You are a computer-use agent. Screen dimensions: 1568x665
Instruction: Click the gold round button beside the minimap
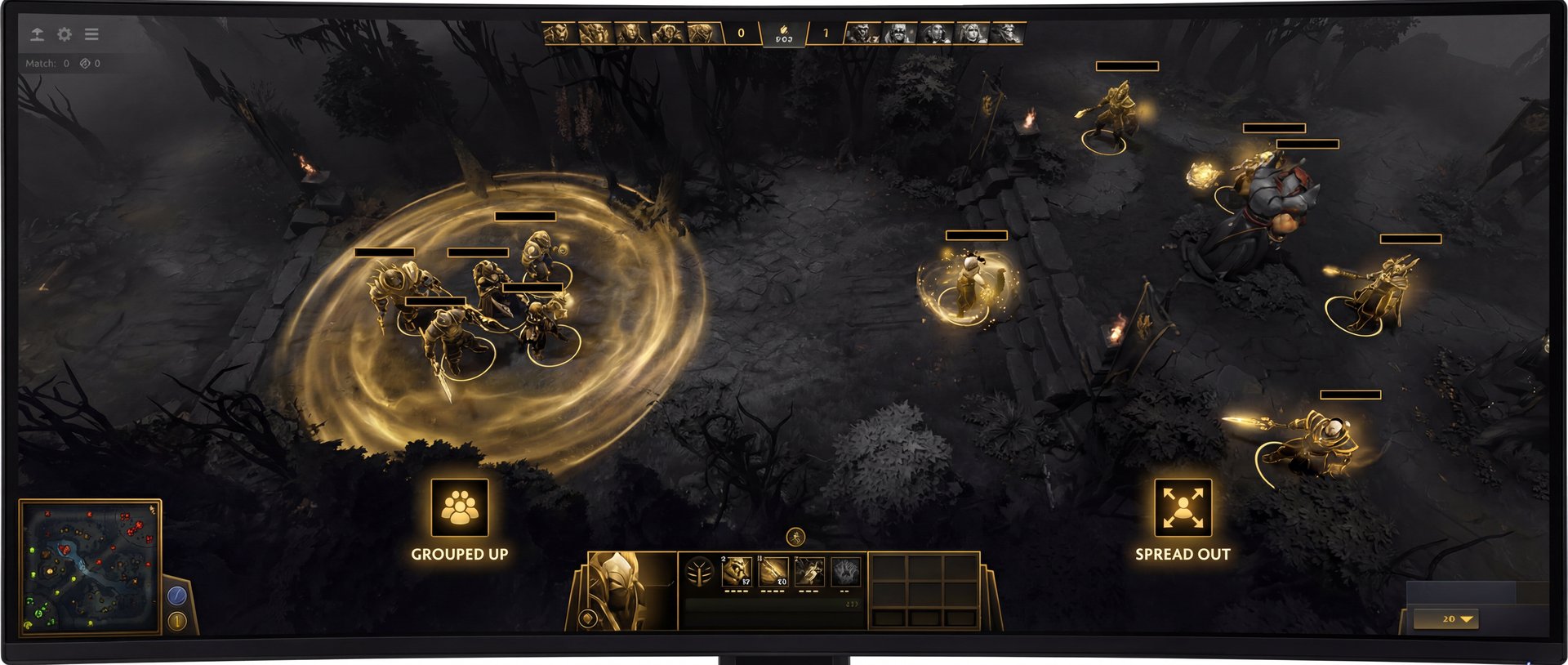pyautogui.click(x=177, y=621)
